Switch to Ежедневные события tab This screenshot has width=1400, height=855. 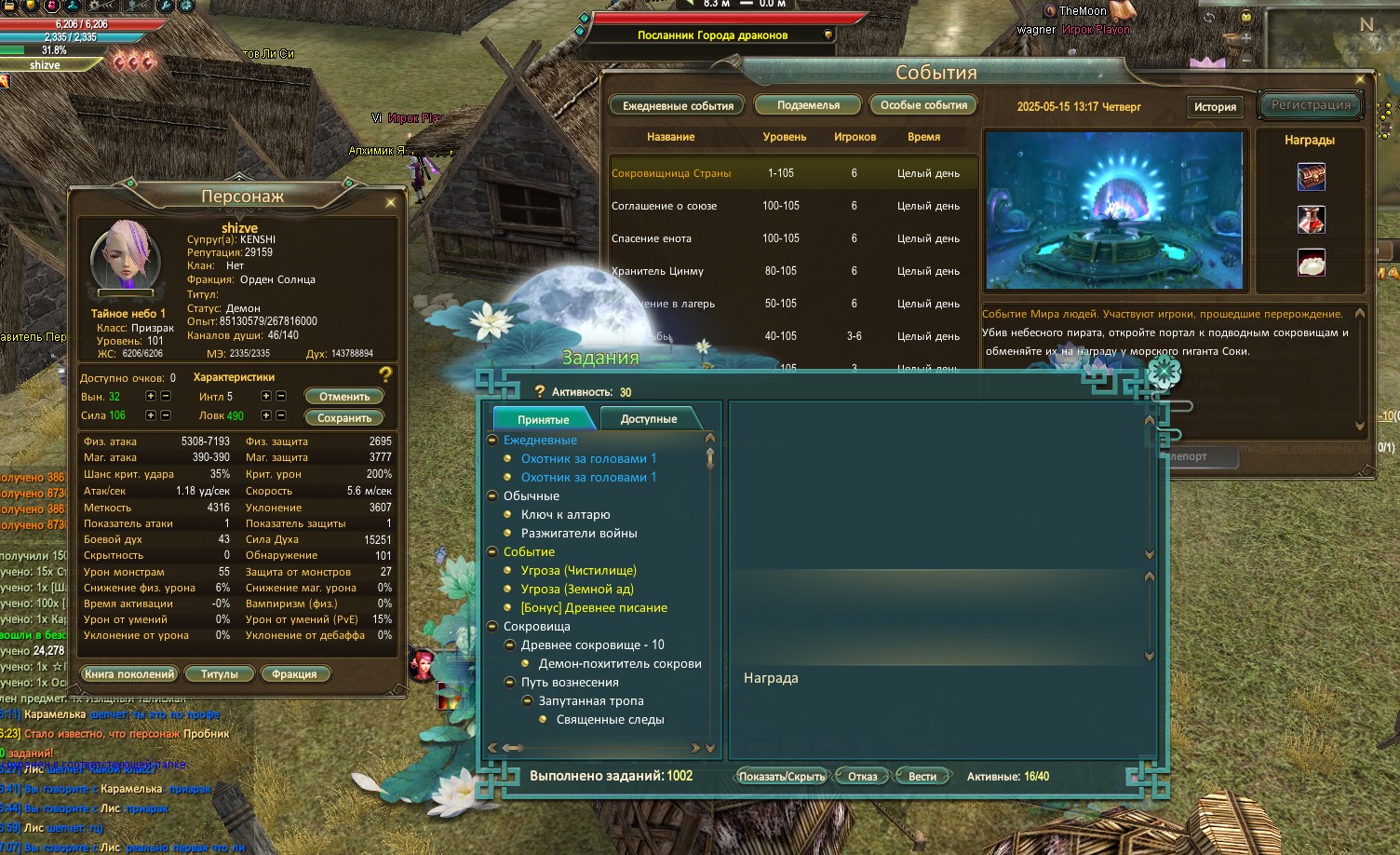[678, 105]
